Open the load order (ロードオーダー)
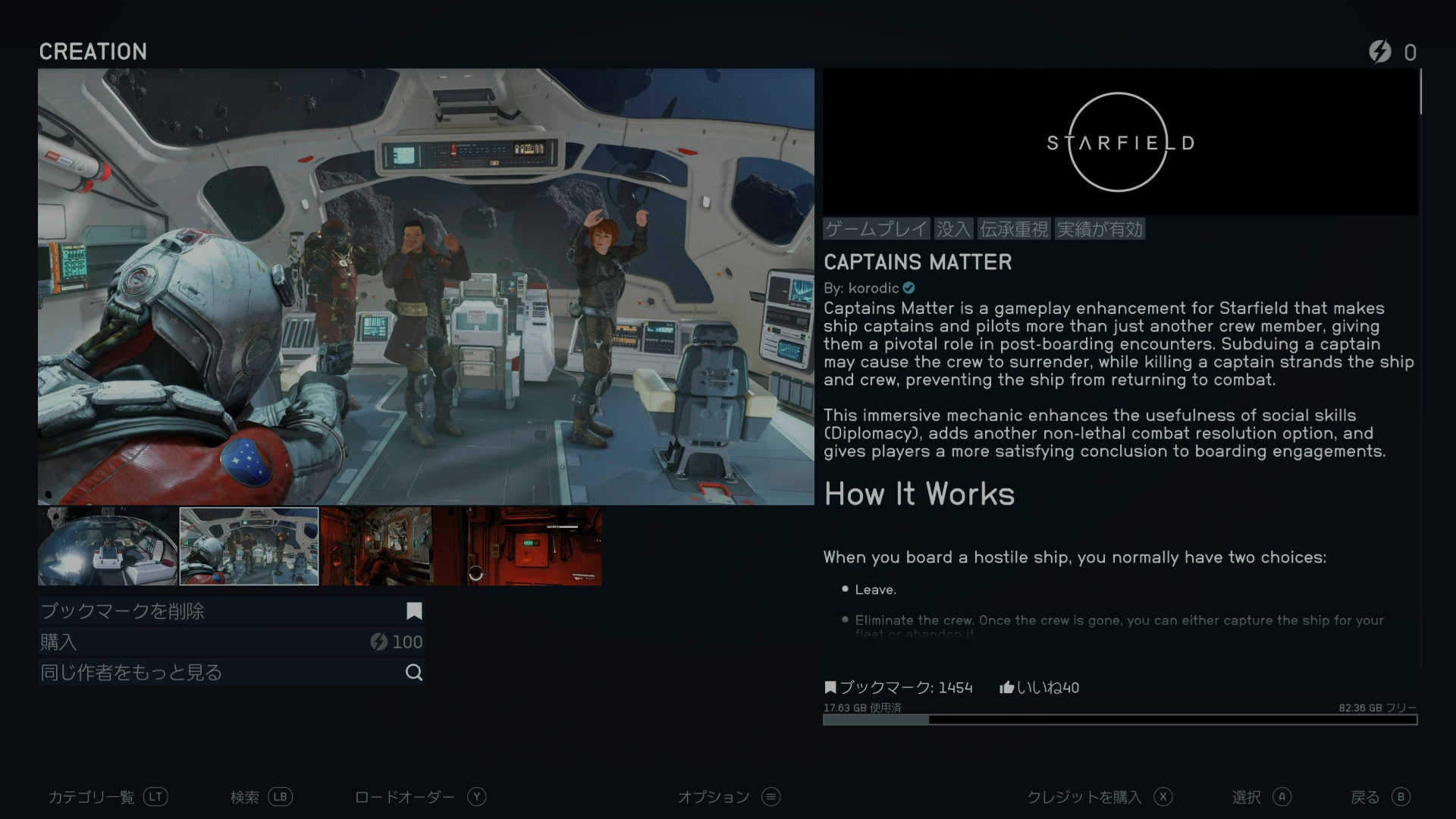Viewport: 1456px width, 819px height. 420,797
